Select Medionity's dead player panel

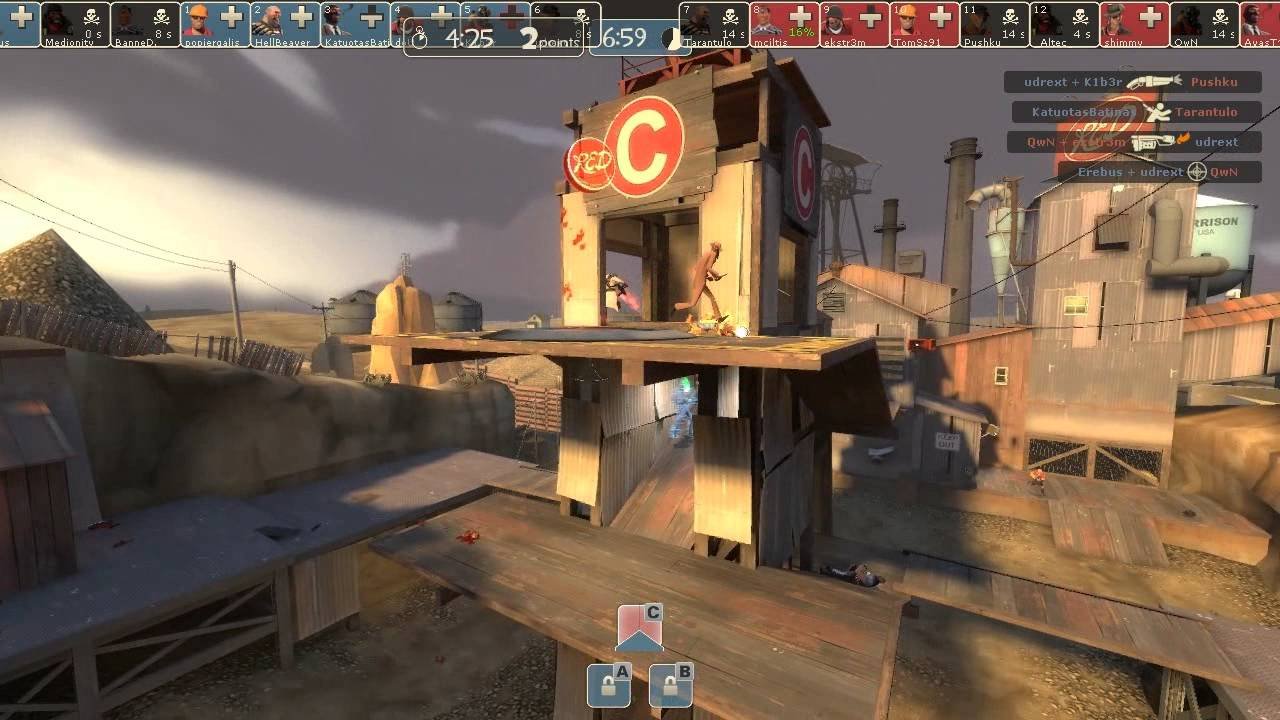(75, 24)
